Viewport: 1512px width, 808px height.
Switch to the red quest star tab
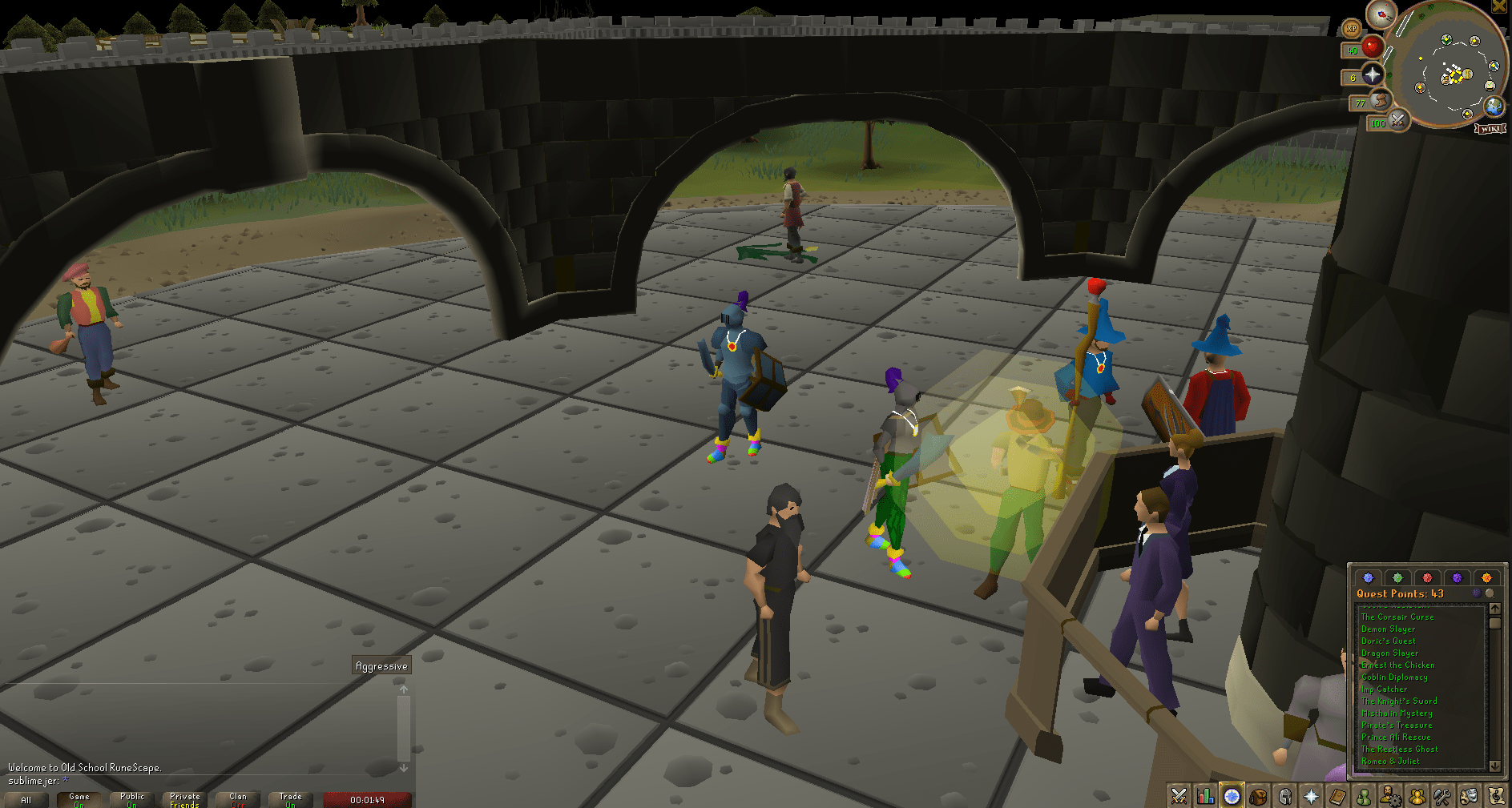(1427, 577)
